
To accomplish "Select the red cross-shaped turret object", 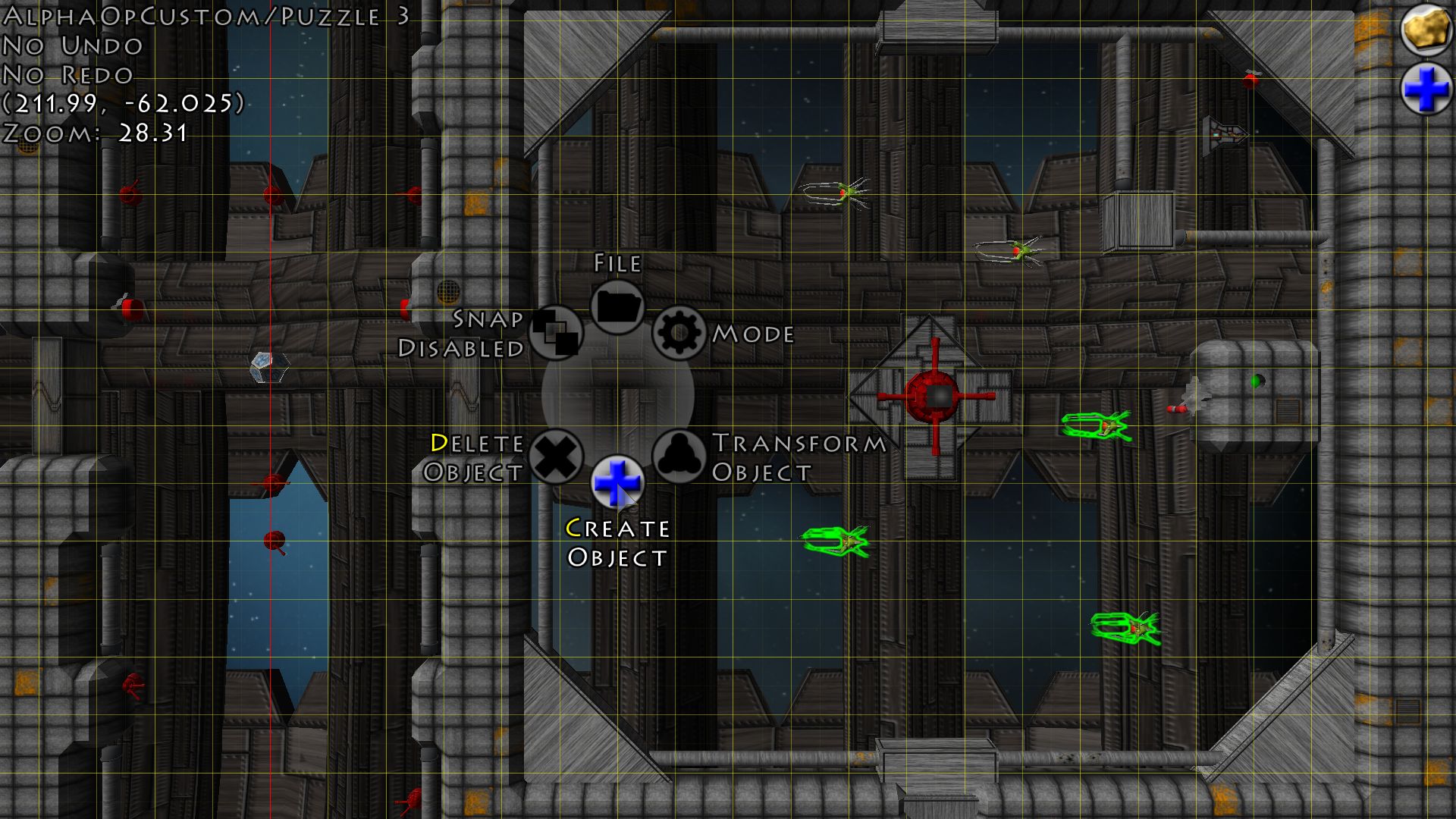I will [937, 396].
